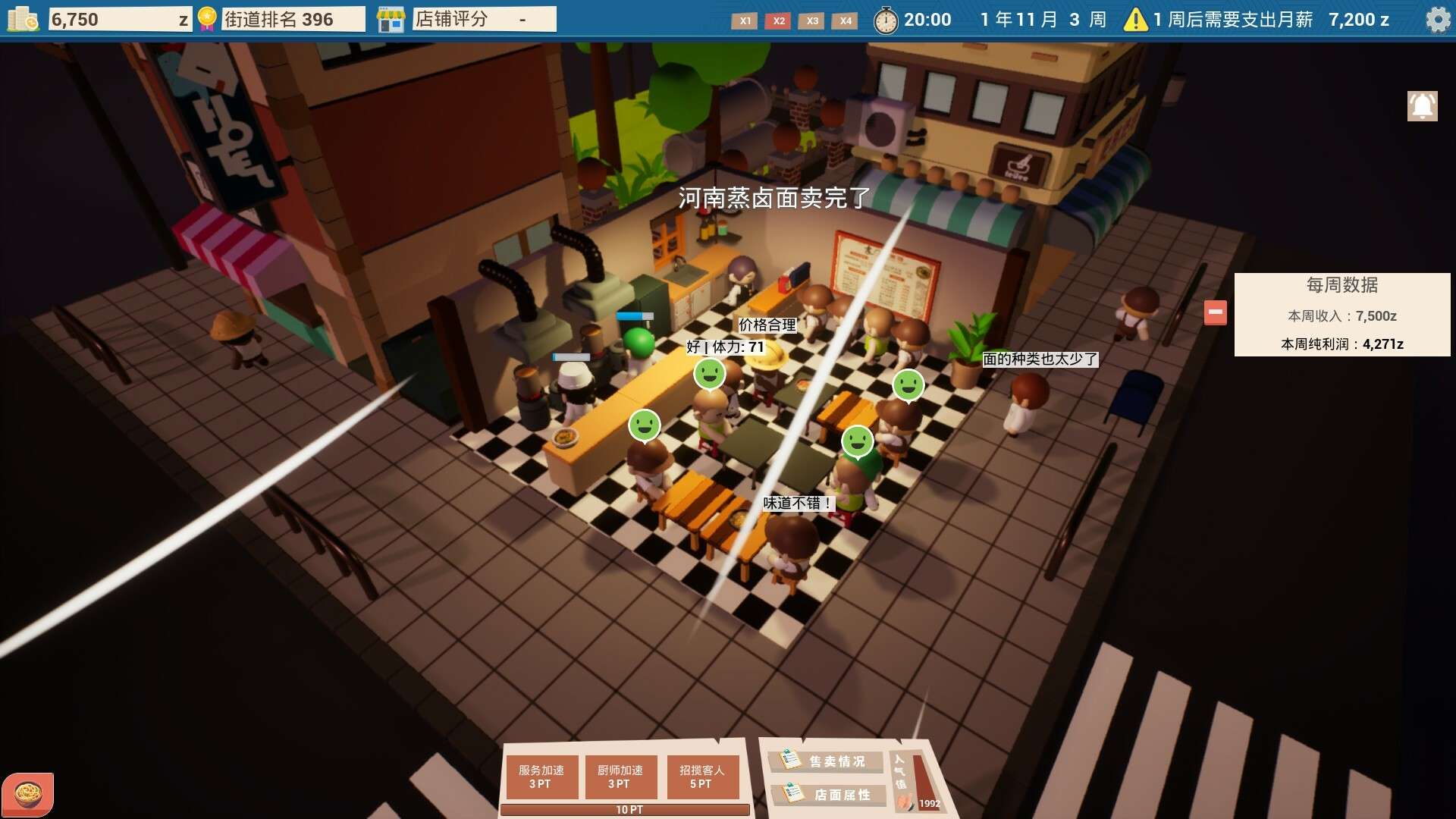Enable fastest speed X4

click(846, 22)
